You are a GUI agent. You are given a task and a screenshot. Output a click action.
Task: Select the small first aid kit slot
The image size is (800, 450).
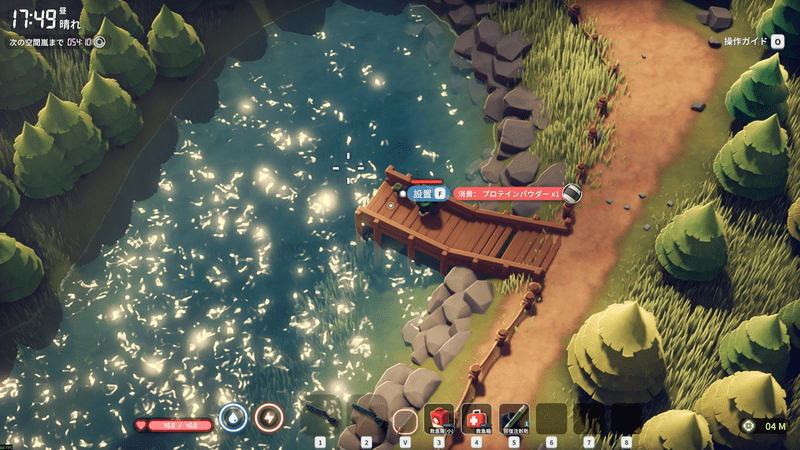pos(439,418)
